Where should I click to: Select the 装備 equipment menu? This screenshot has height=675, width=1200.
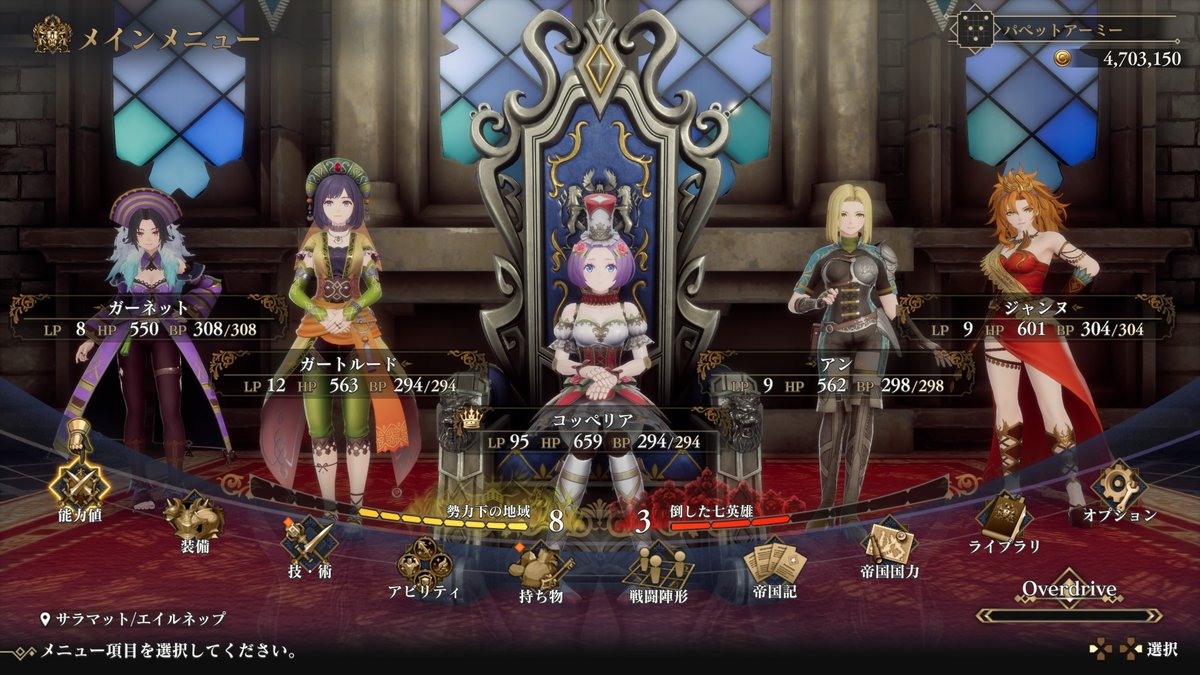tap(195, 518)
